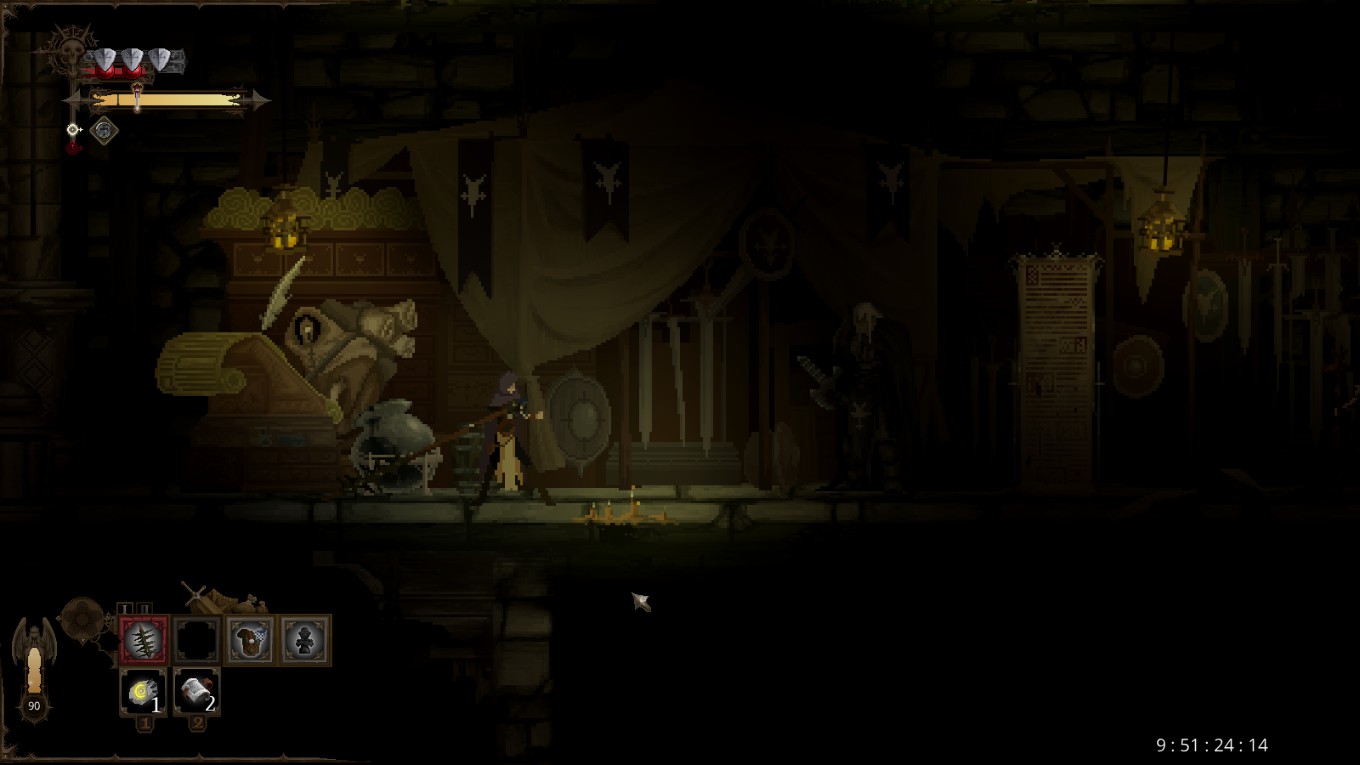
Task: Select the thorned branch weapon slot
Action: [x=144, y=640]
